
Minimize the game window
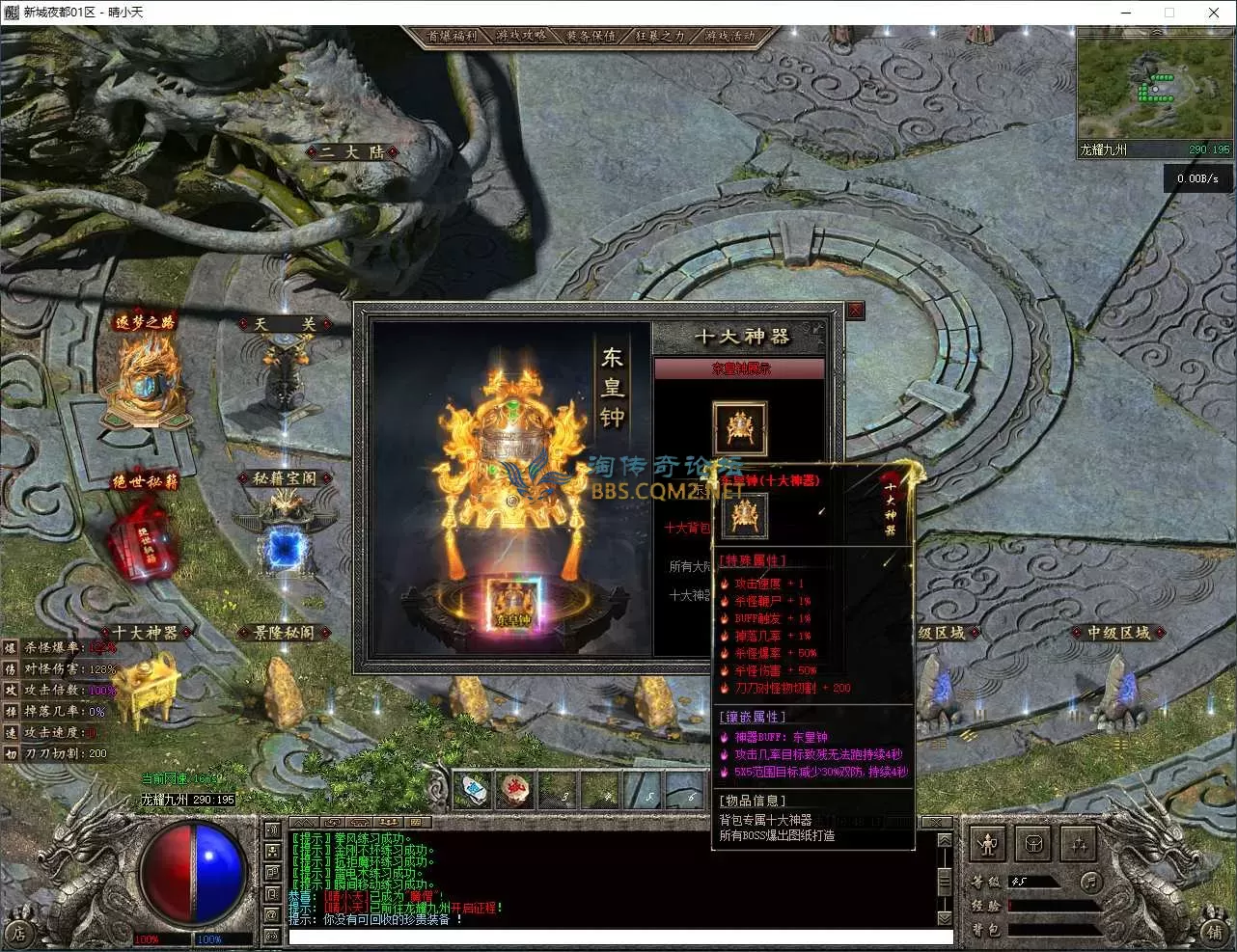click(x=1125, y=13)
